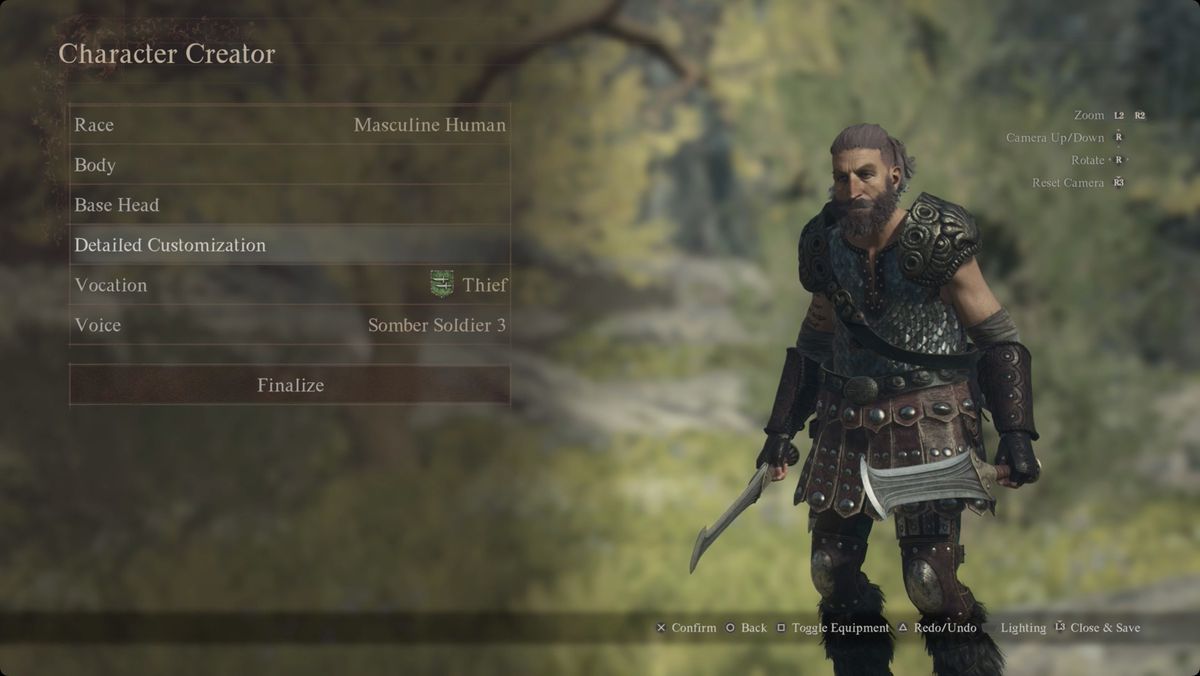Image resolution: width=1200 pixels, height=676 pixels.
Task: Change the Vocation from Thief
Action: pyautogui.click(x=290, y=285)
